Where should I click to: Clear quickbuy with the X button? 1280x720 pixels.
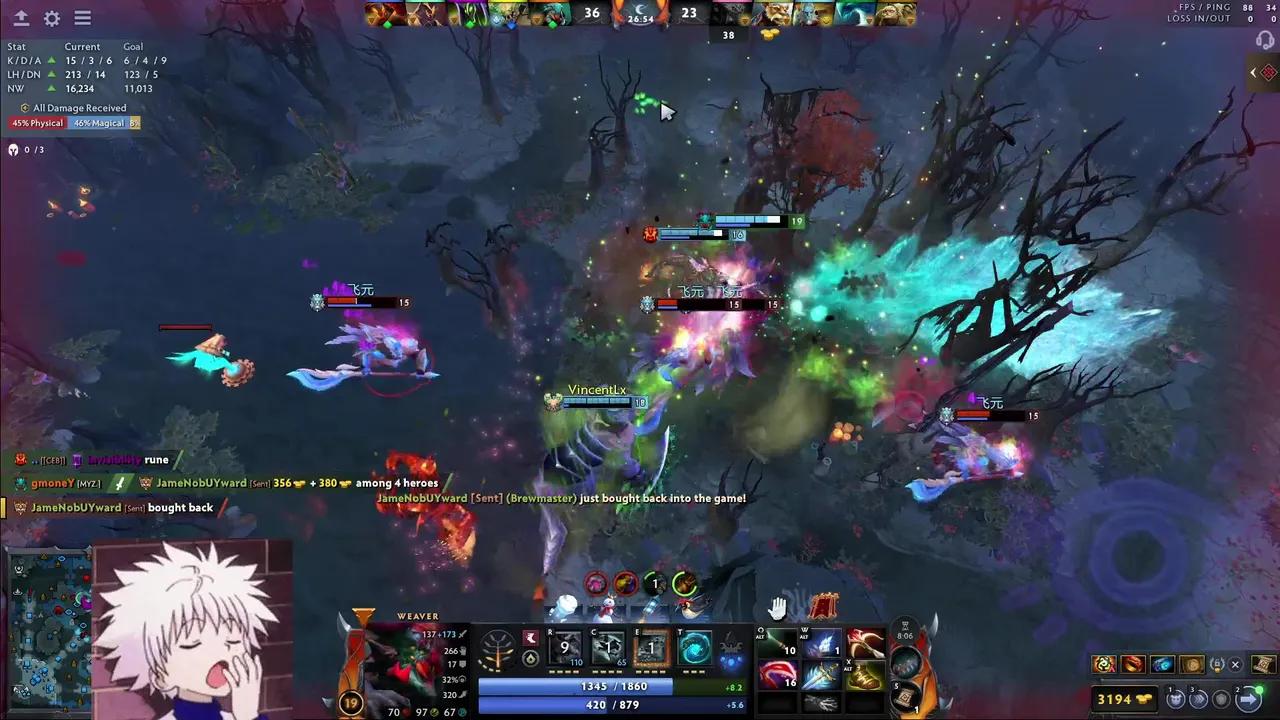coord(1235,664)
